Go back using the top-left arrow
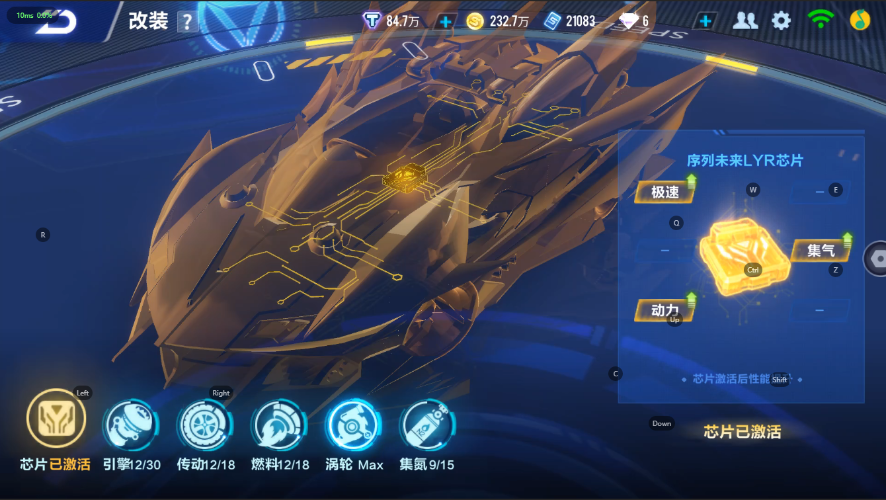886x500 pixels. pos(60,22)
